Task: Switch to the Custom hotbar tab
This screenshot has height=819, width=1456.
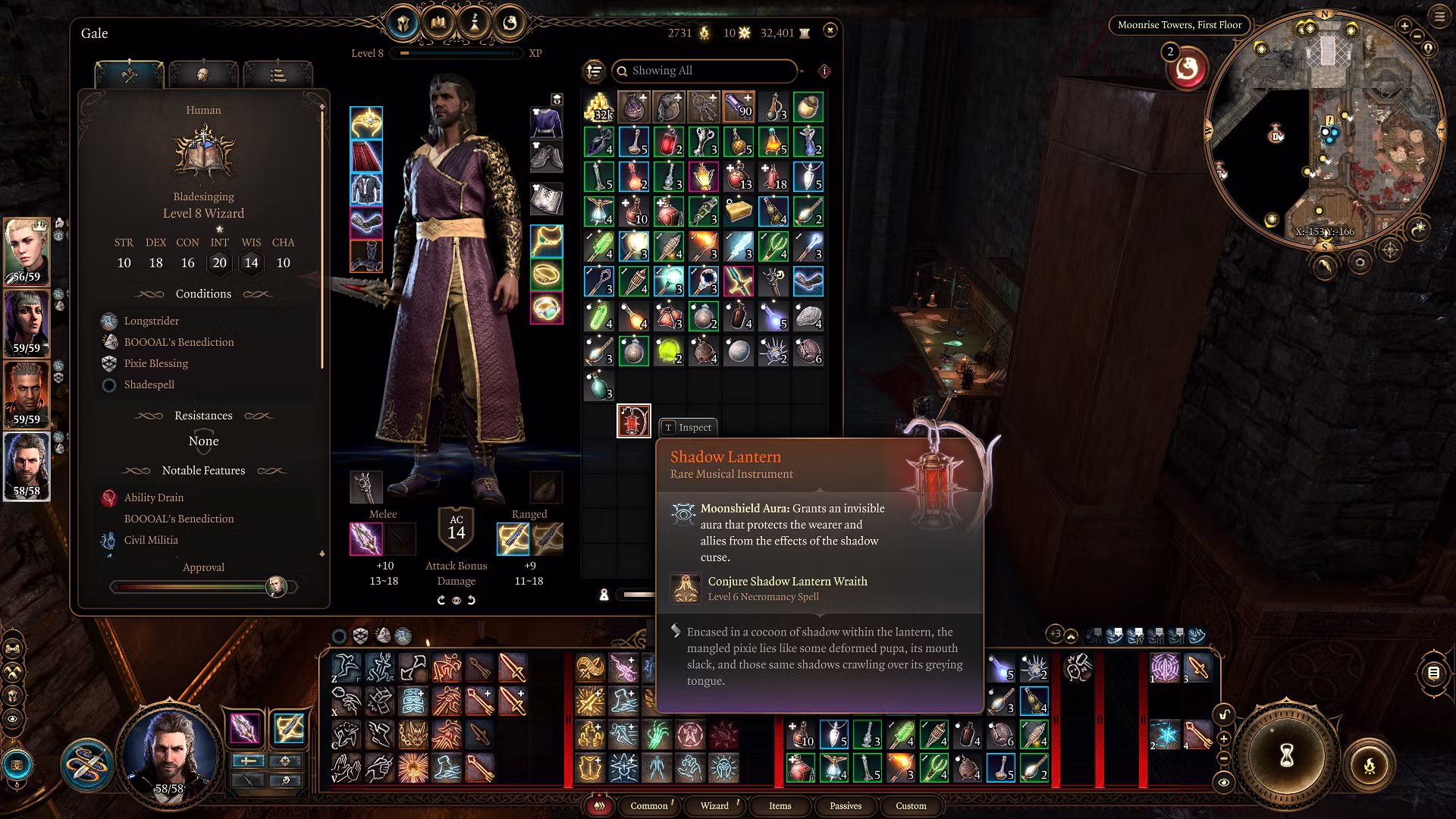Action: pyautogui.click(x=911, y=805)
